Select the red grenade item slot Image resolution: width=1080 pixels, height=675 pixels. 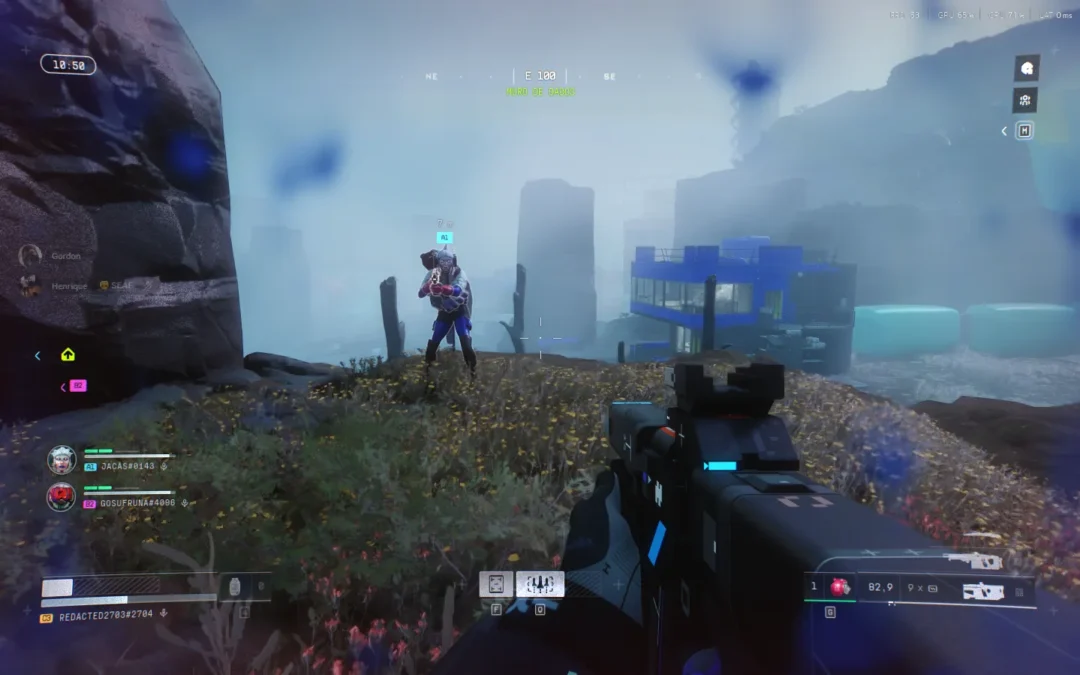pyautogui.click(x=839, y=588)
